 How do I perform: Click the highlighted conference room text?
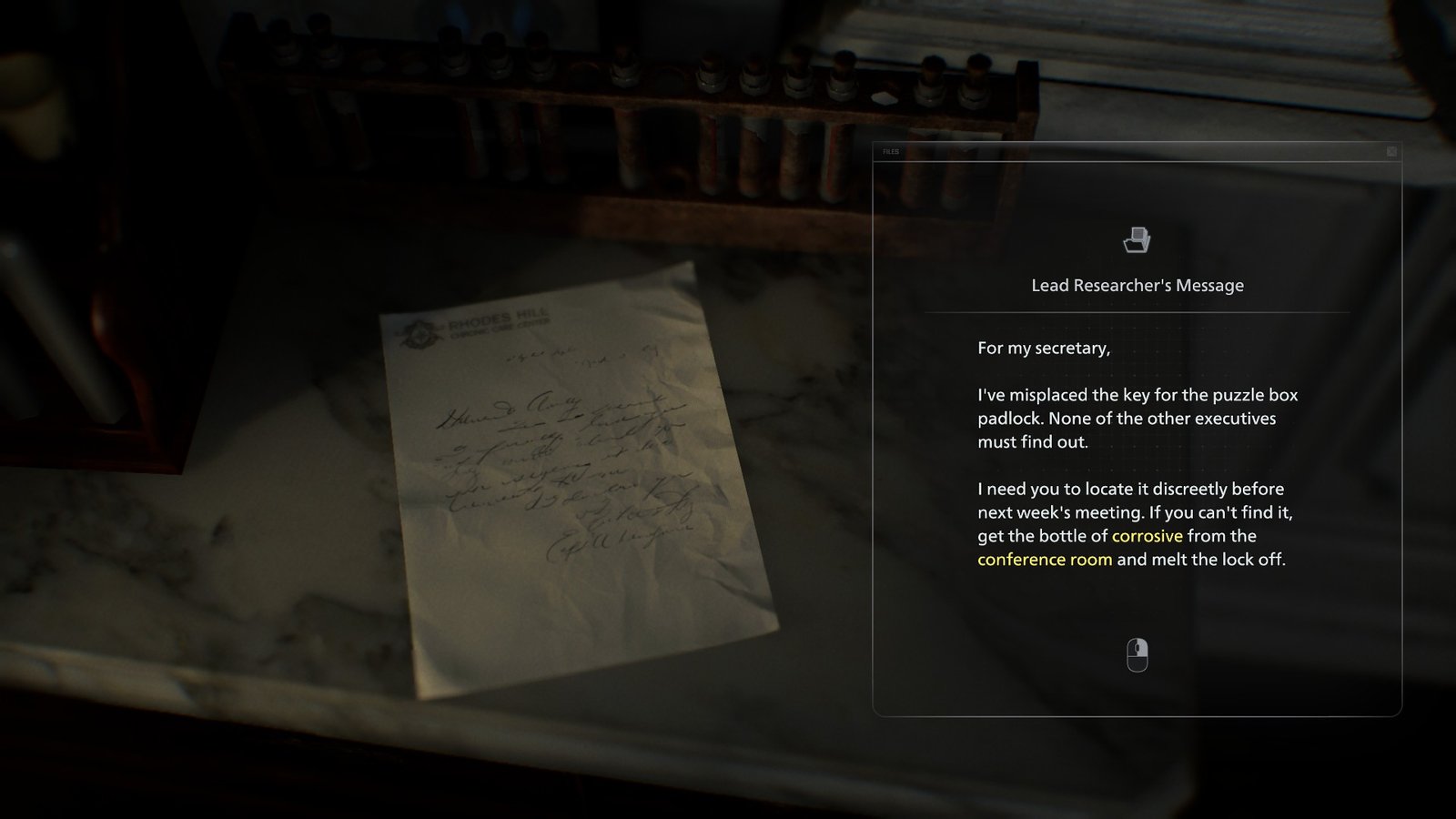(1044, 560)
